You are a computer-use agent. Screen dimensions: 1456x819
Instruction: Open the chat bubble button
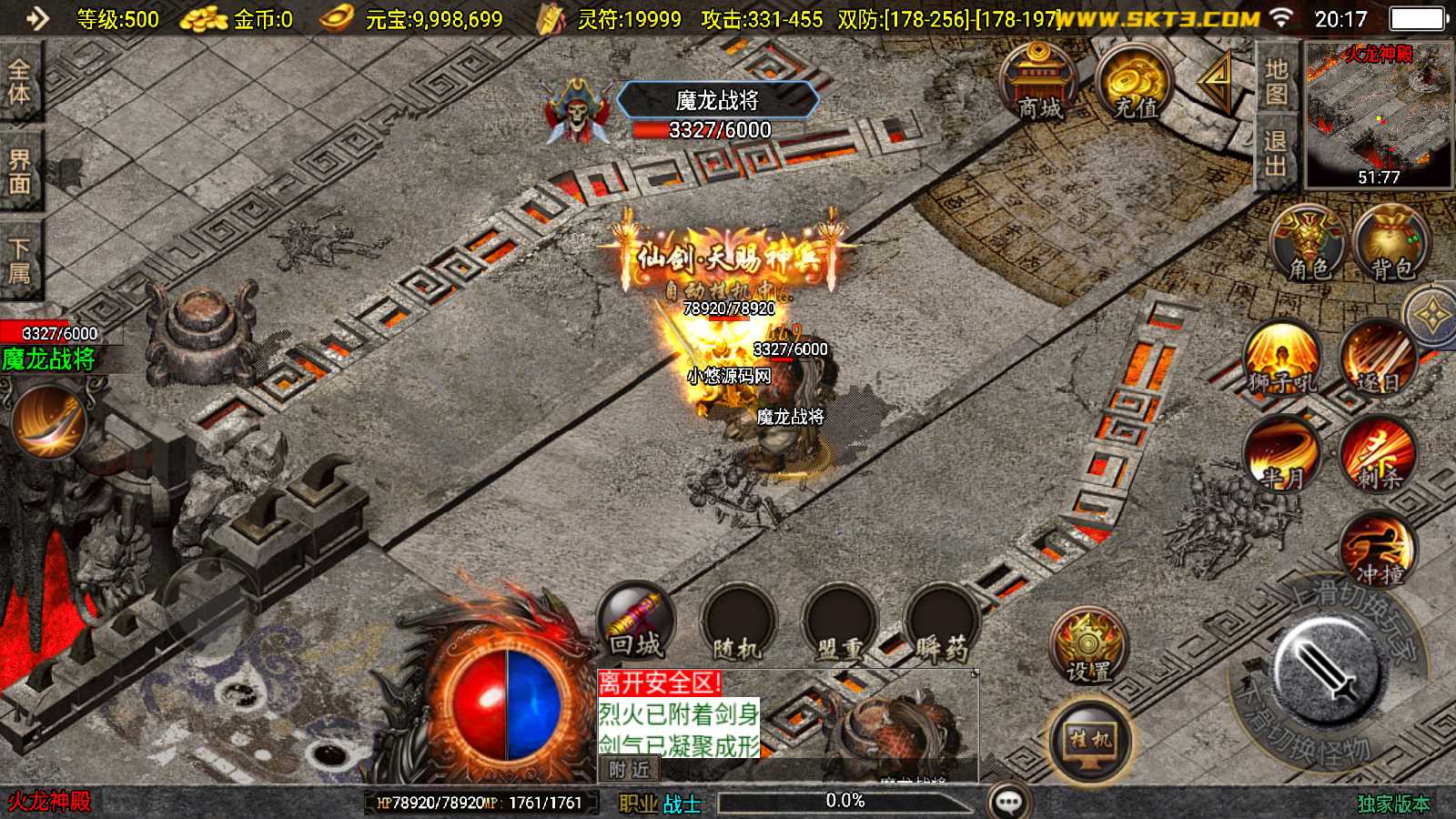click(1009, 802)
